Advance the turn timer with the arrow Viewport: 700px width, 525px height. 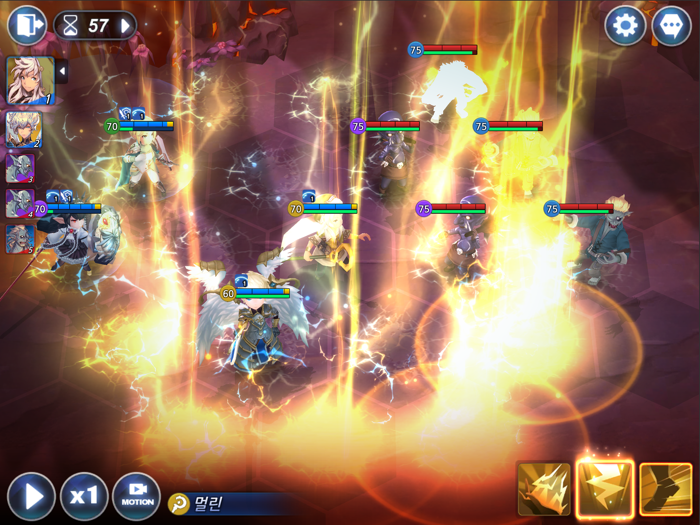pyautogui.click(x=127, y=25)
